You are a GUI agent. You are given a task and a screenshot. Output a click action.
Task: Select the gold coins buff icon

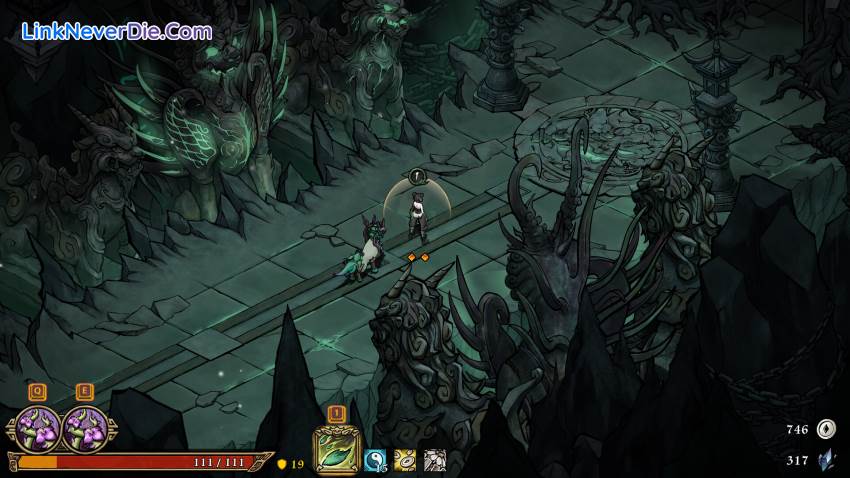click(x=405, y=459)
